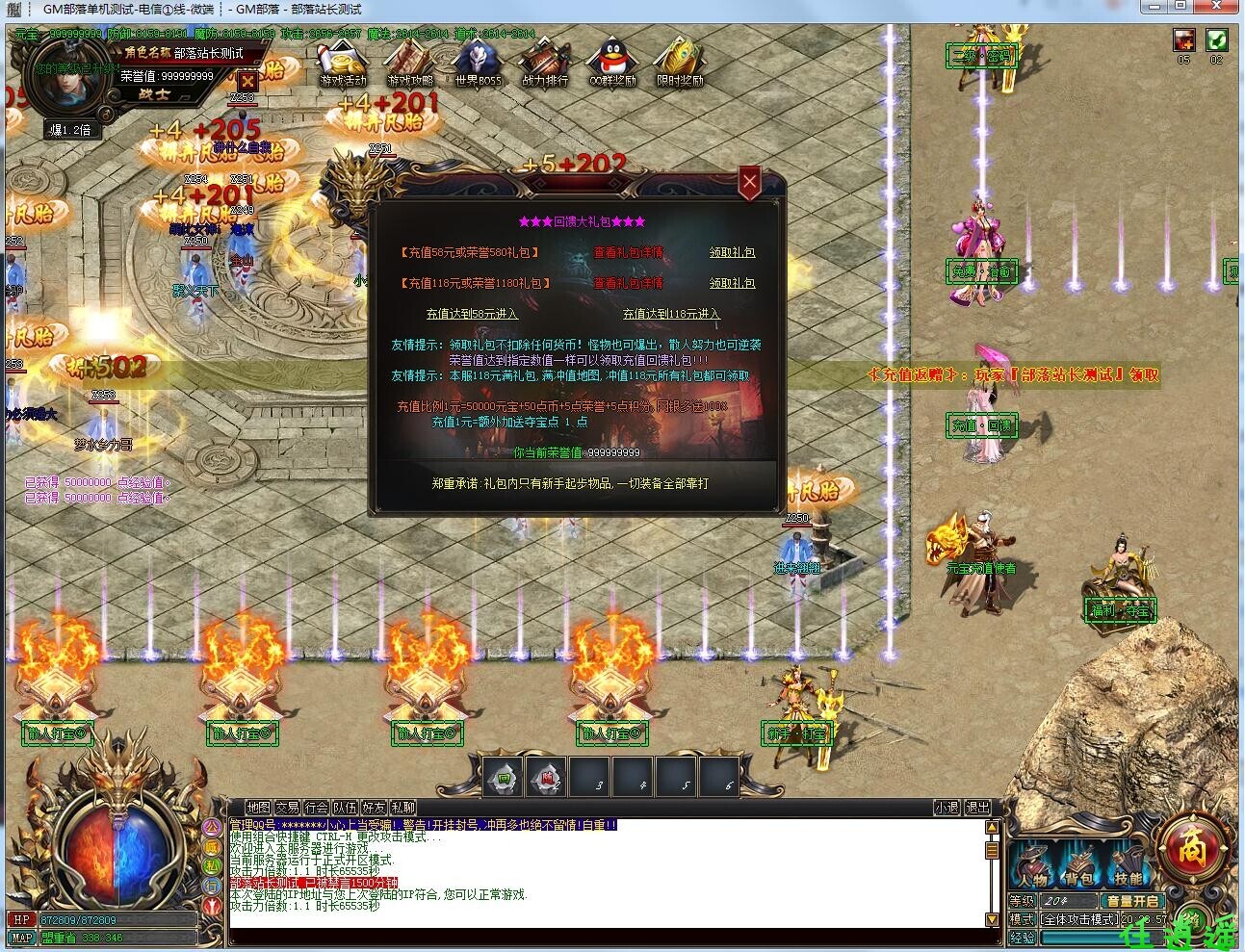Toggle the green checkmark near the minimap
This screenshot has height=952, width=1245.
coord(1219,39)
